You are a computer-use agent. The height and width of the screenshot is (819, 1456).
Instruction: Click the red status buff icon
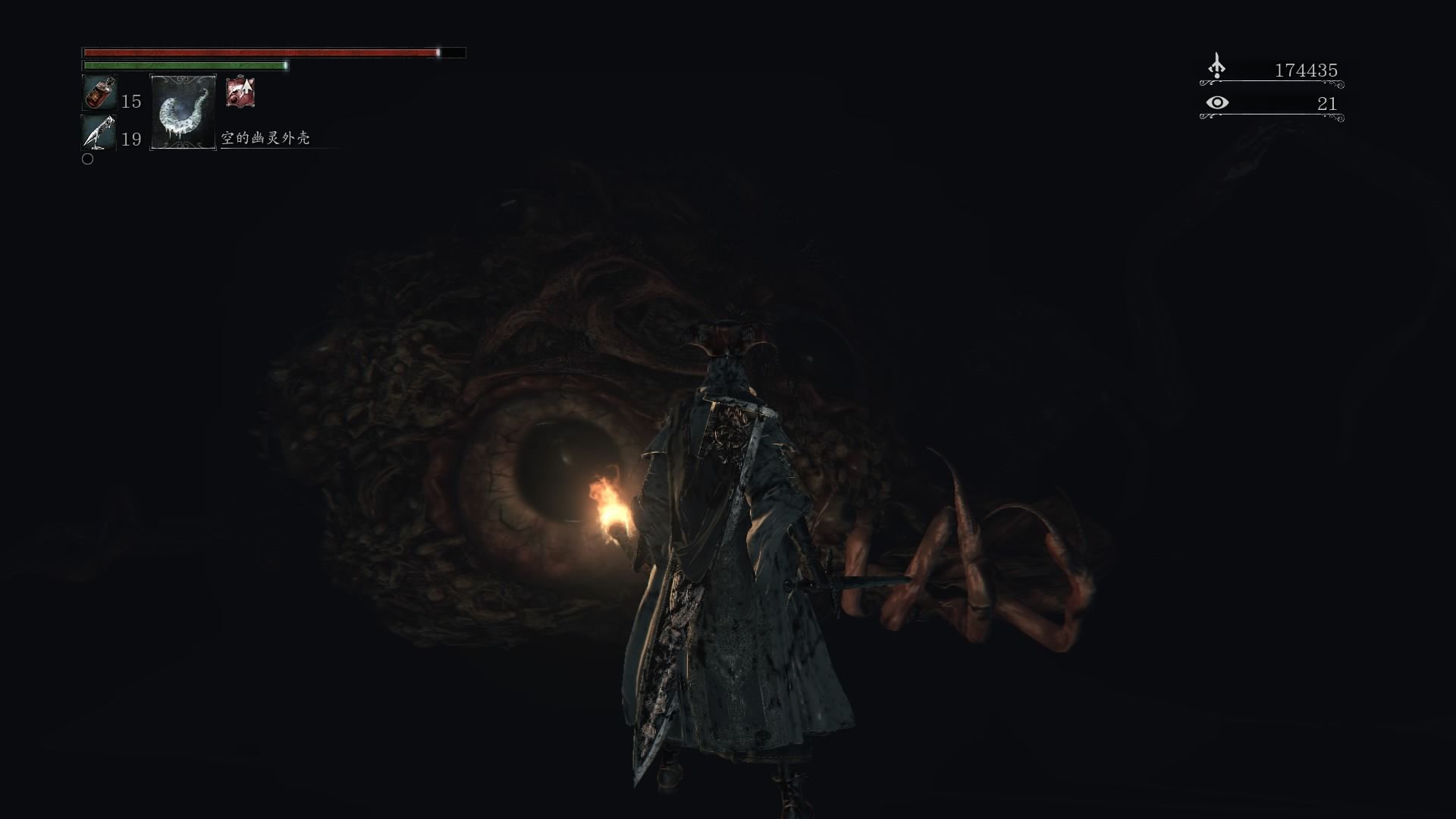click(x=240, y=93)
